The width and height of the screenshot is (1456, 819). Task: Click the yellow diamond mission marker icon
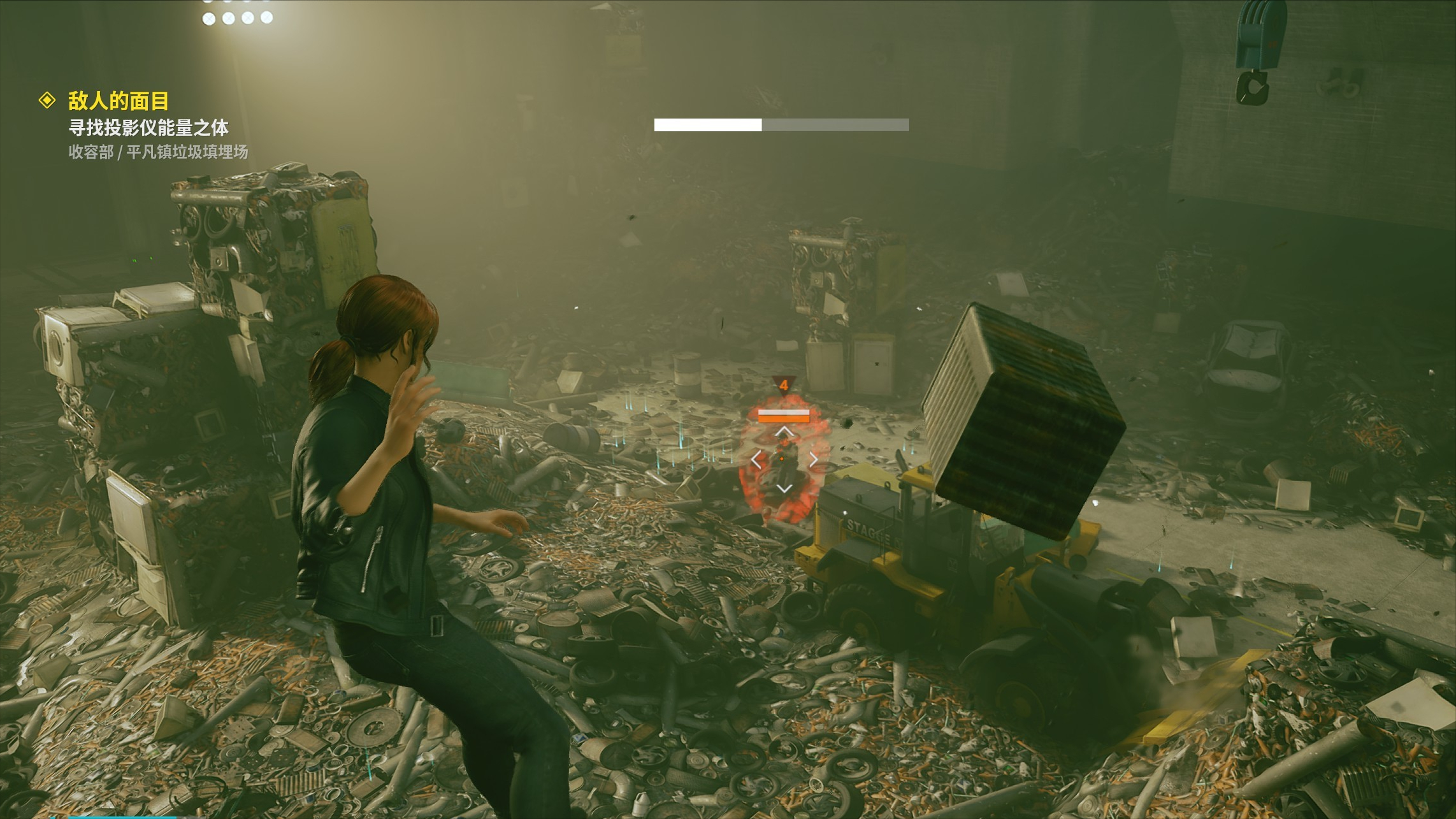click(x=47, y=100)
